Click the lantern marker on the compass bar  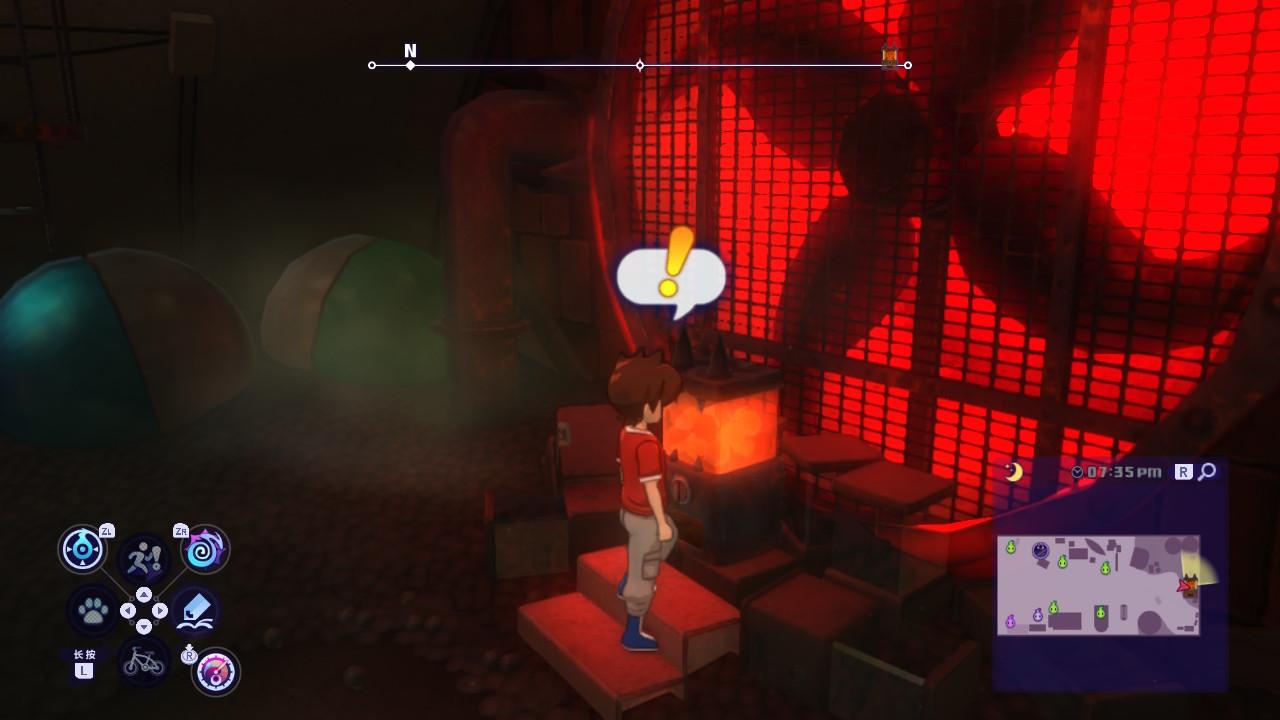coord(889,57)
